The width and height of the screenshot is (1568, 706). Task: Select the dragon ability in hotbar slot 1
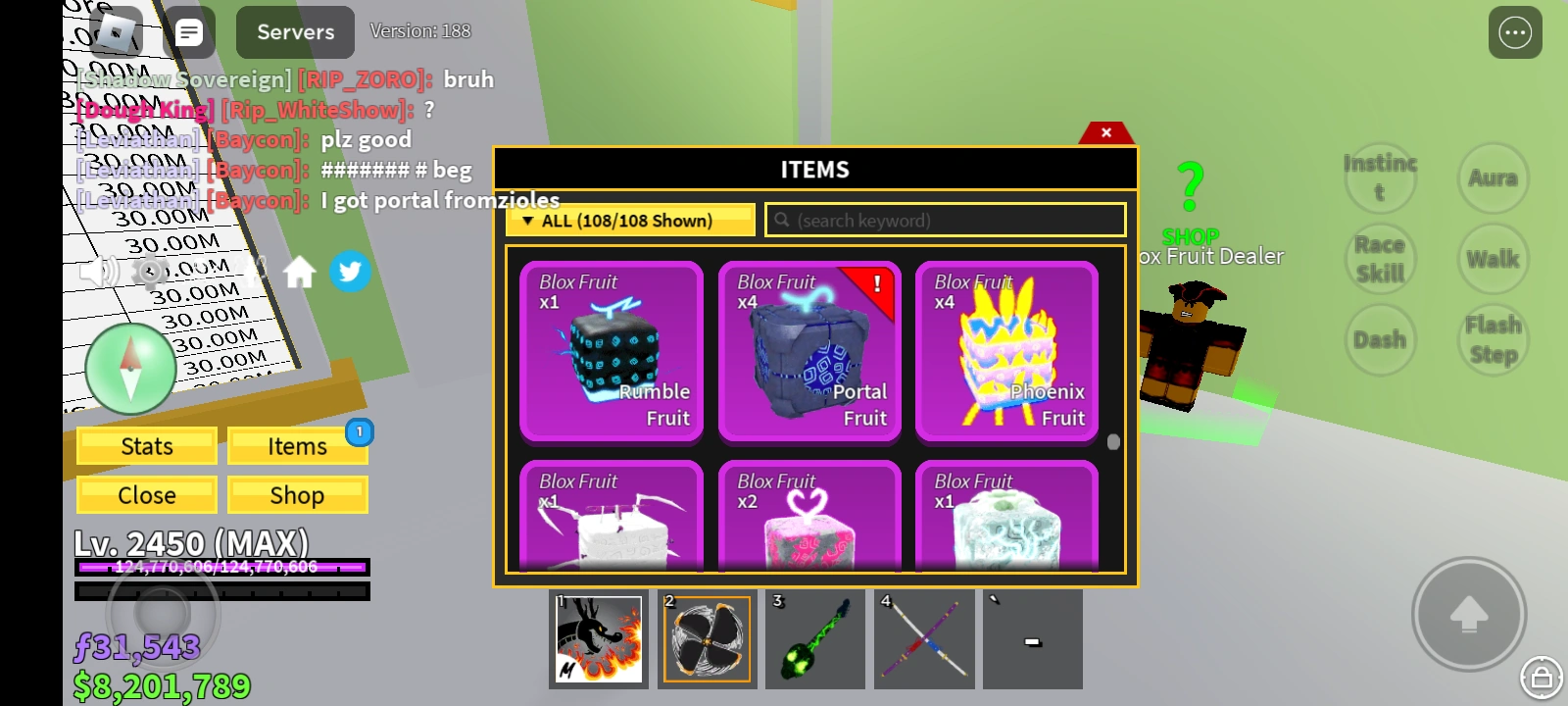[x=598, y=638]
